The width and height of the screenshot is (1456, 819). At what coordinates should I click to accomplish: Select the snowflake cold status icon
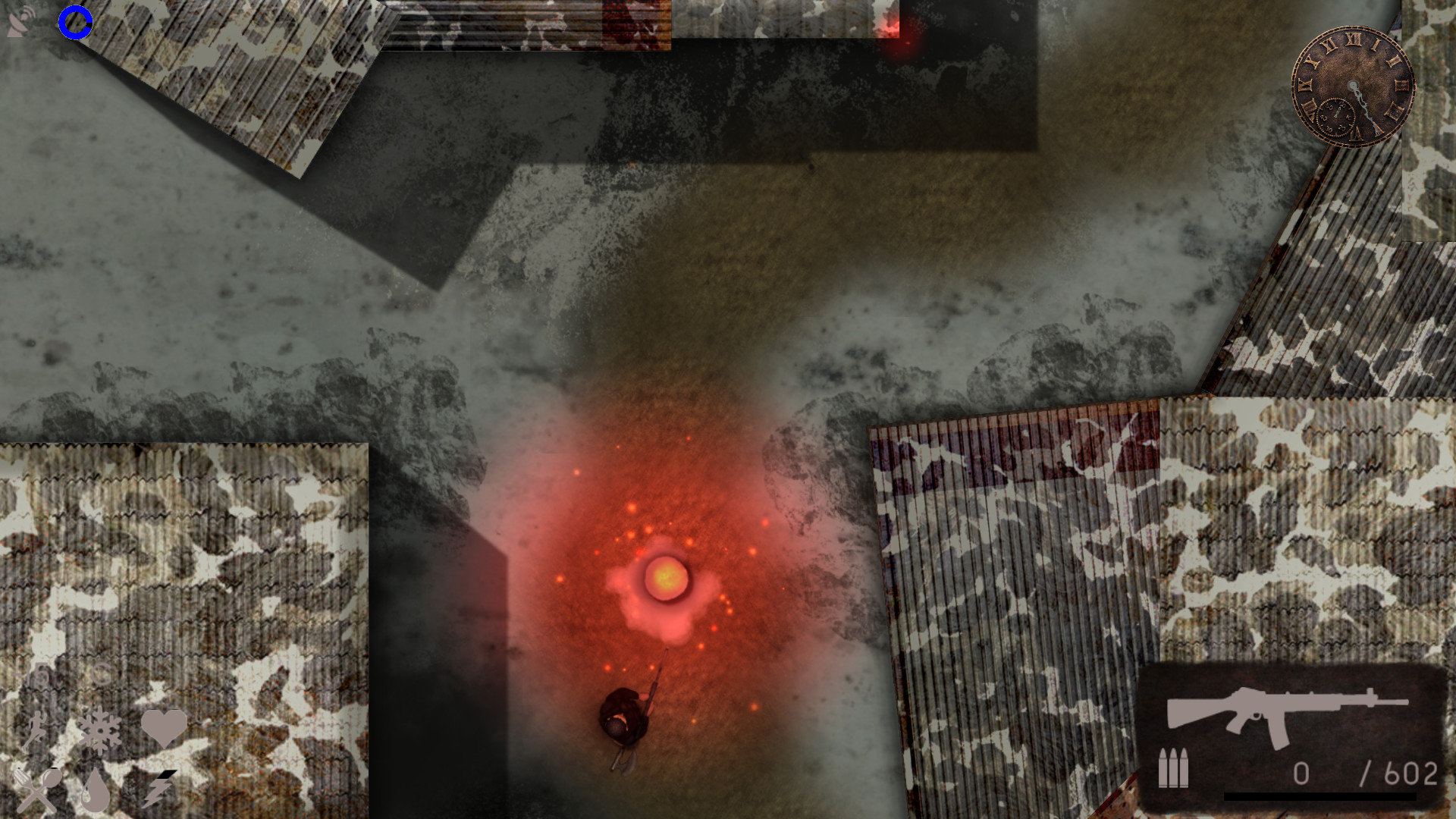point(100,730)
